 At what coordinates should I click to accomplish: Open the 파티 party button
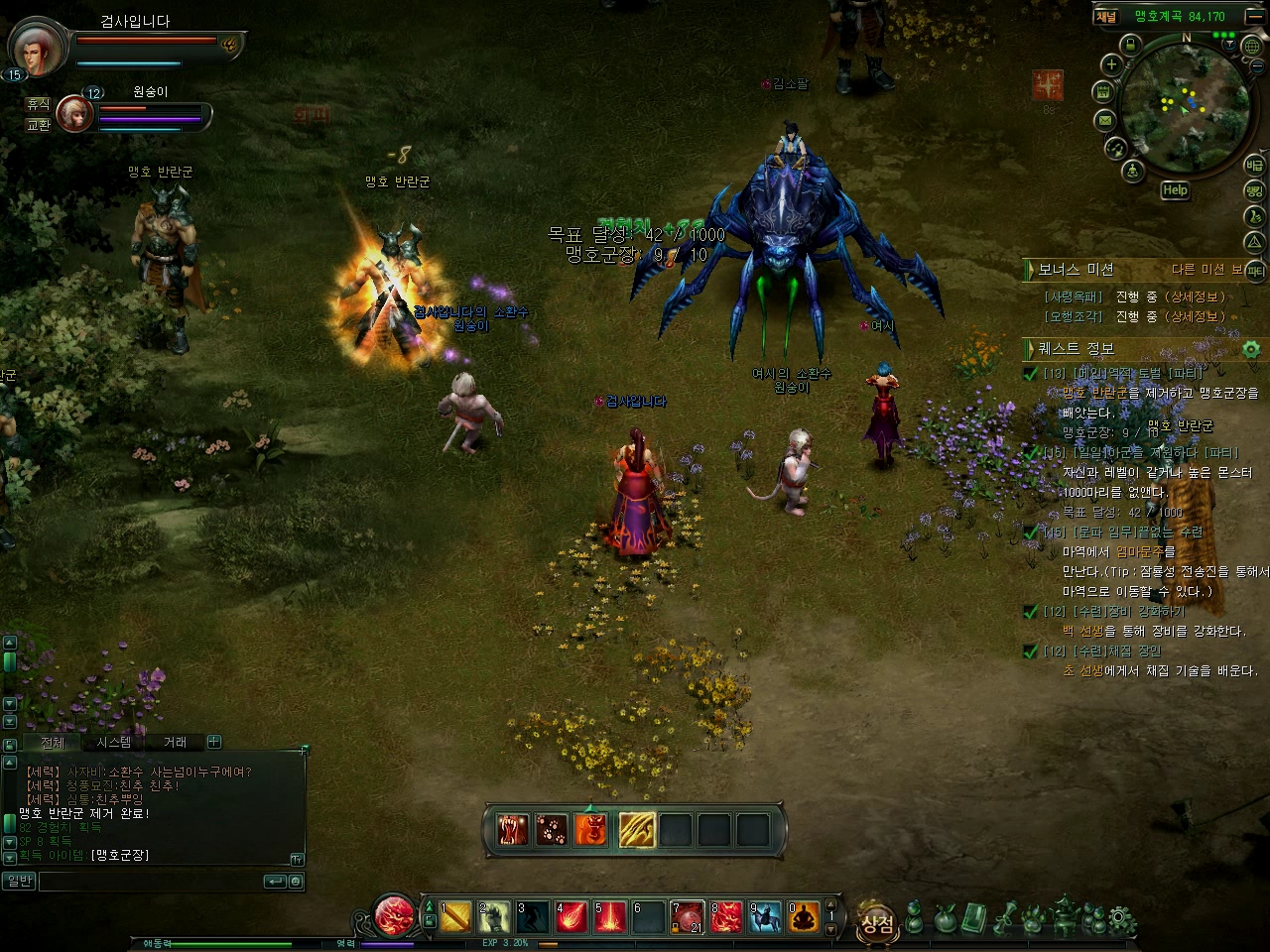[1256, 270]
